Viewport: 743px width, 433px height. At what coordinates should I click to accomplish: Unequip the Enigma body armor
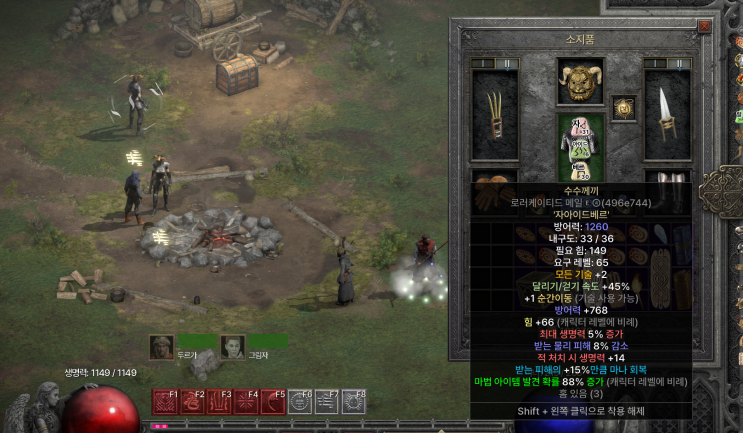point(580,146)
